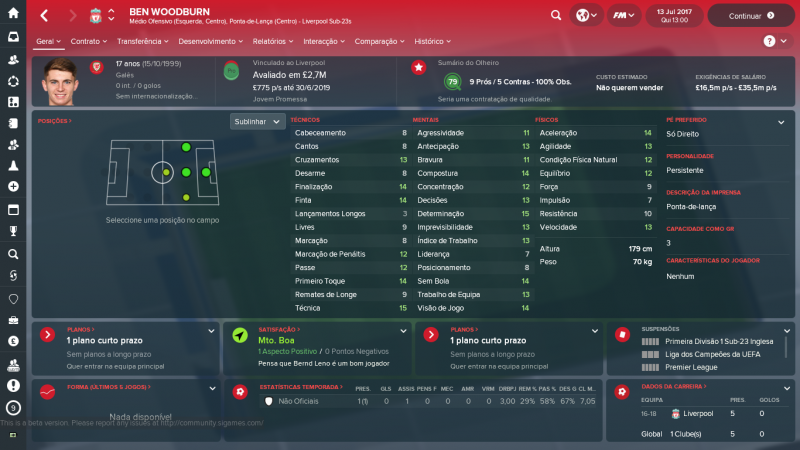The image size is (800, 450).
Task: Open the world globe menu
Action: pos(586,16)
